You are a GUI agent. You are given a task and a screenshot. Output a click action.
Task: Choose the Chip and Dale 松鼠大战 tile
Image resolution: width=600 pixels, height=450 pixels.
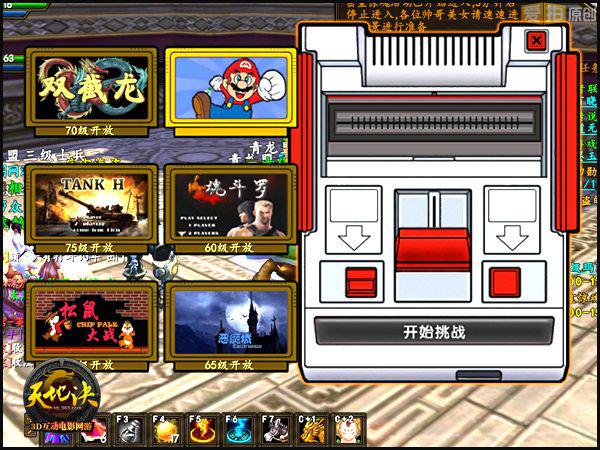point(91,319)
